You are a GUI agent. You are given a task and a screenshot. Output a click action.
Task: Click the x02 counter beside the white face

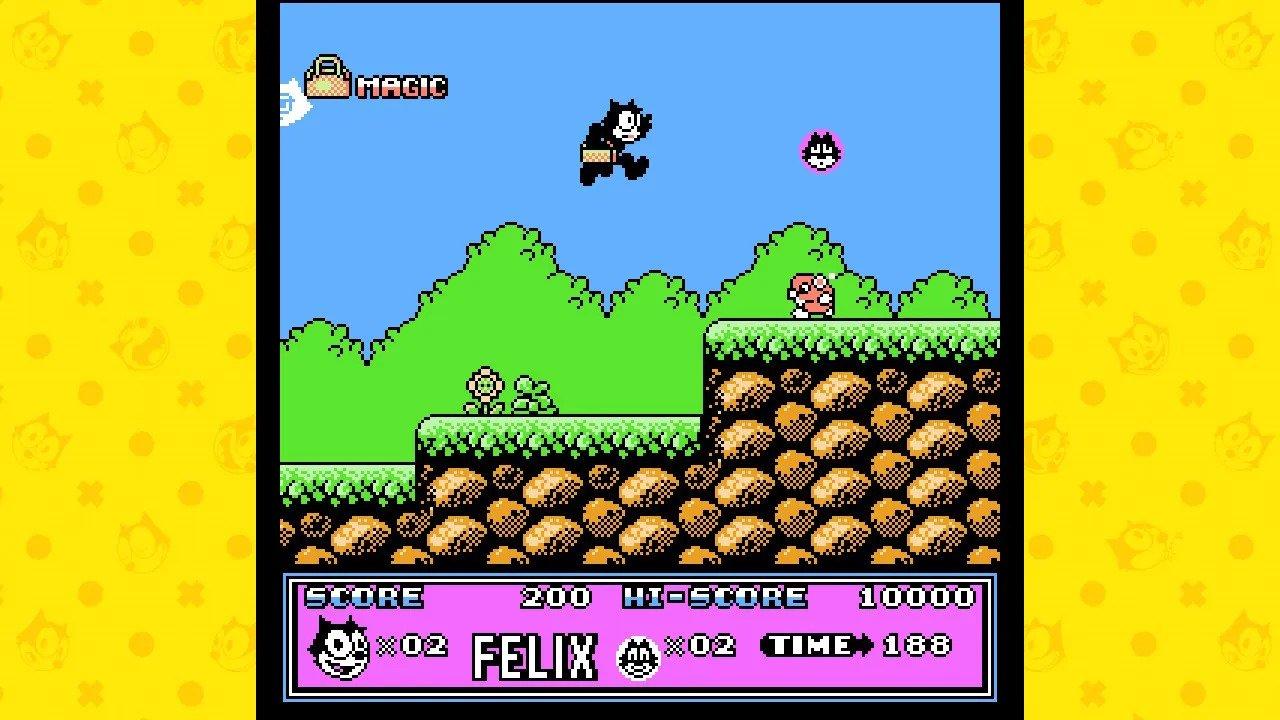[700, 645]
